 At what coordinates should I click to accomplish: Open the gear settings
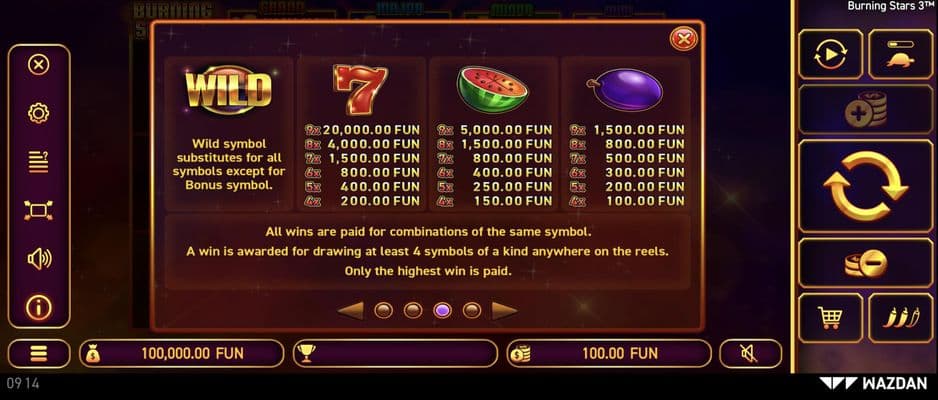click(x=38, y=113)
